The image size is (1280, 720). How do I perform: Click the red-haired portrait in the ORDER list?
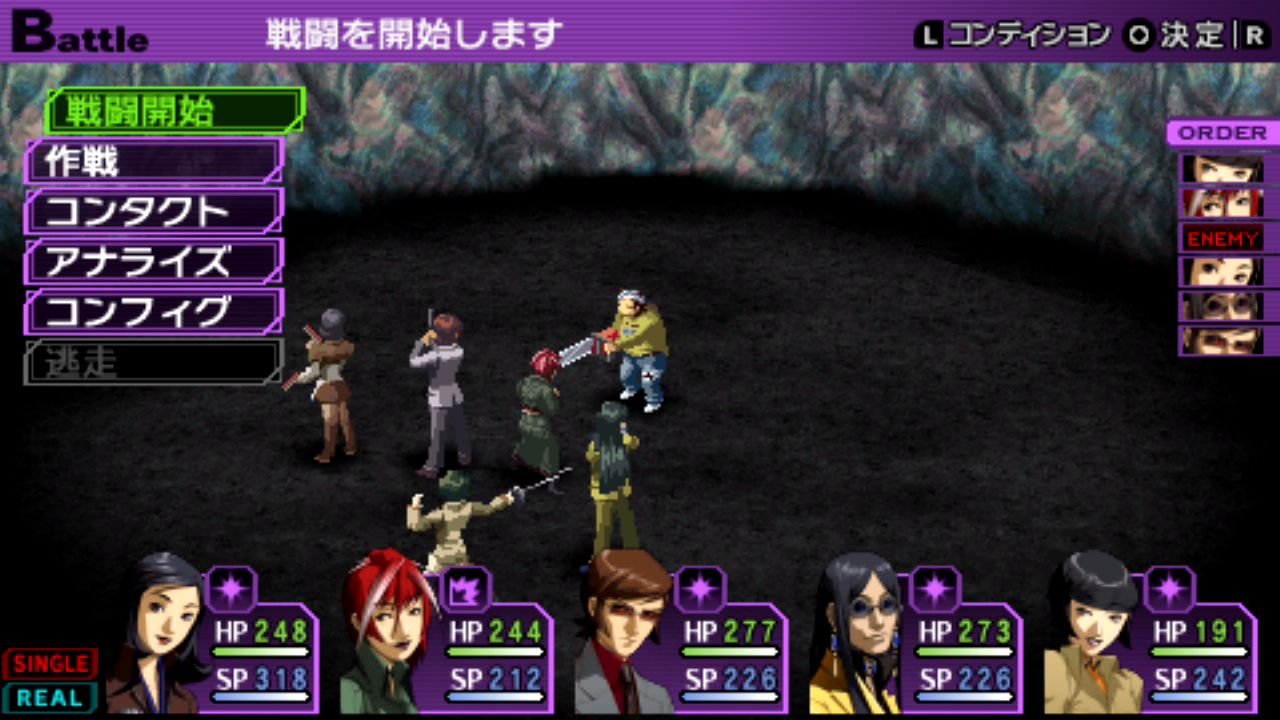click(1222, 203)
